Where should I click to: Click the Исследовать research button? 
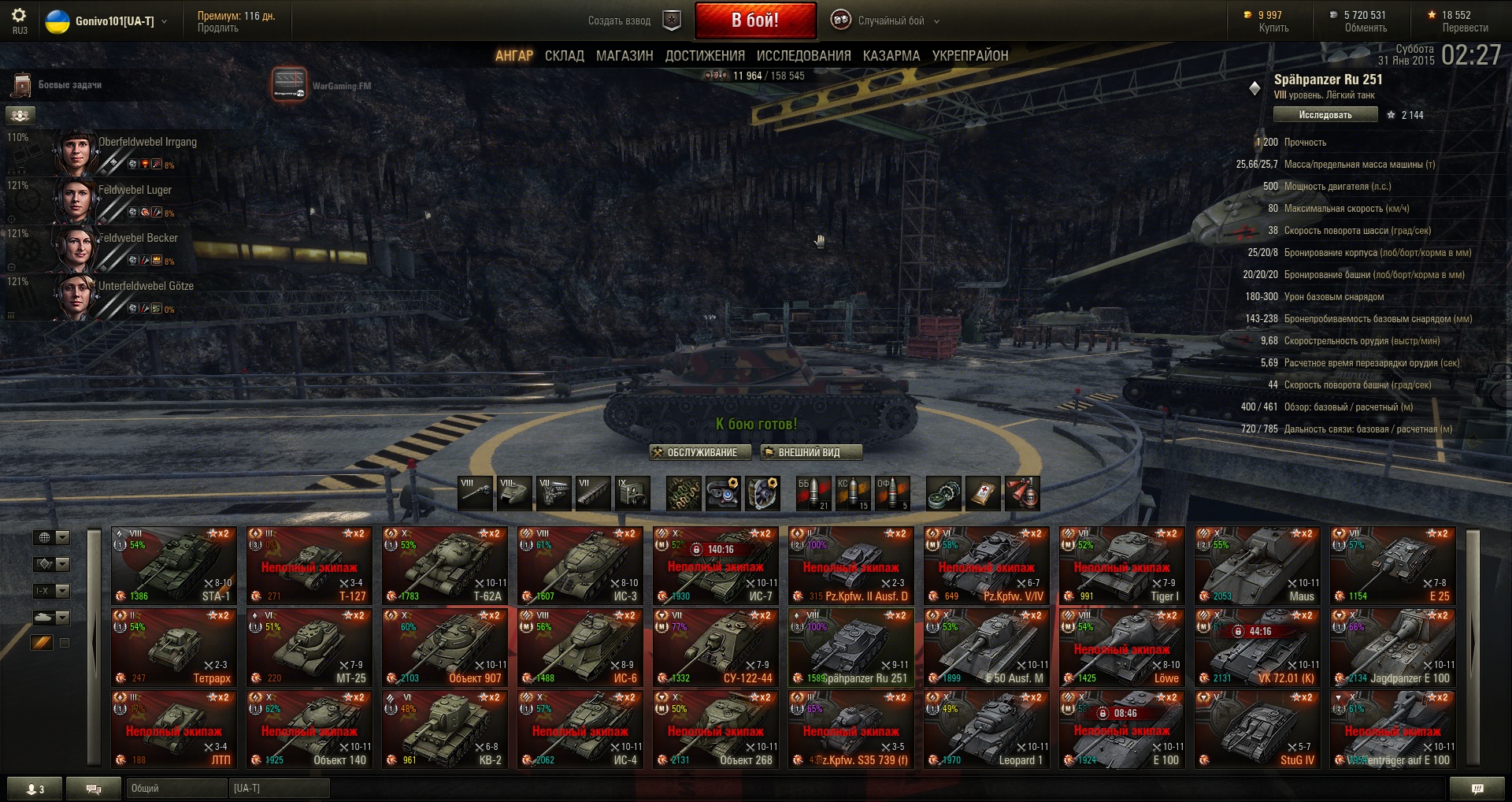pos(1325,115)
